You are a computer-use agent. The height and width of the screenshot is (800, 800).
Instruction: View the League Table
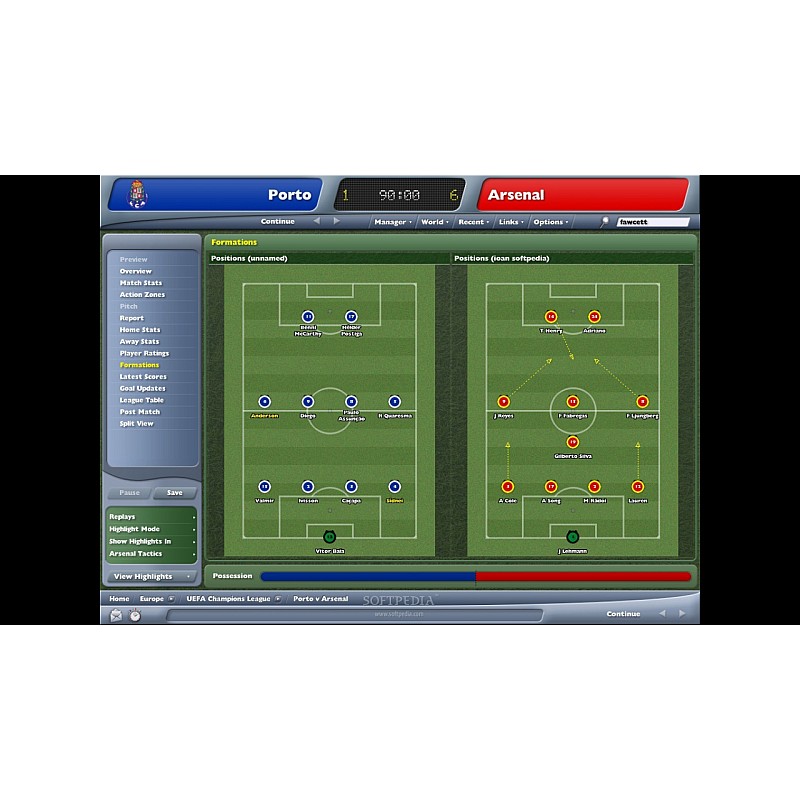click(142, 400)
